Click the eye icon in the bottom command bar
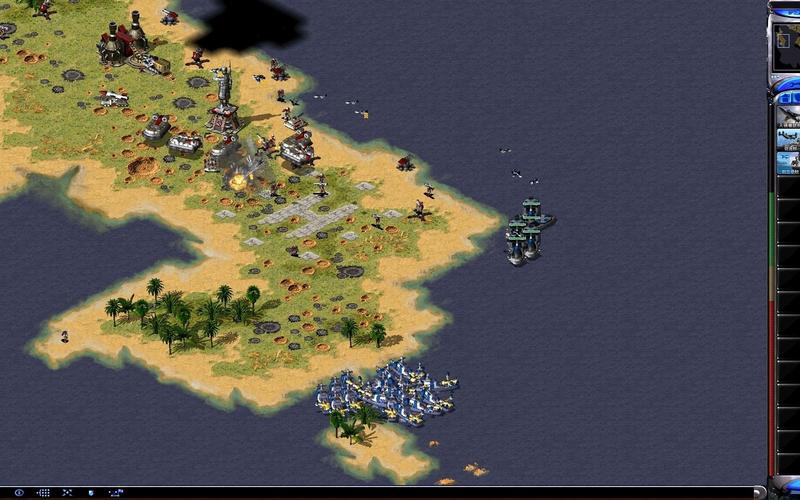The height and width of the screenshot is (500, 800). [x=18, y=493]
